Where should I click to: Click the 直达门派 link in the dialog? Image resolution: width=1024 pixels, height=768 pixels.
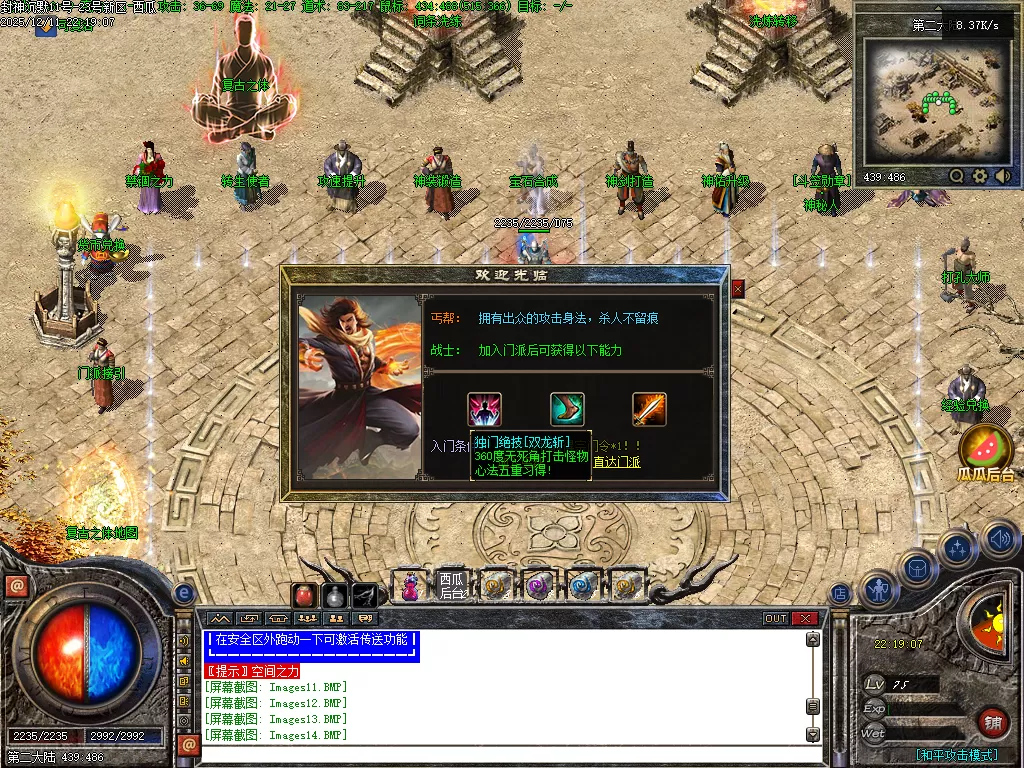(x=617, y=462)
